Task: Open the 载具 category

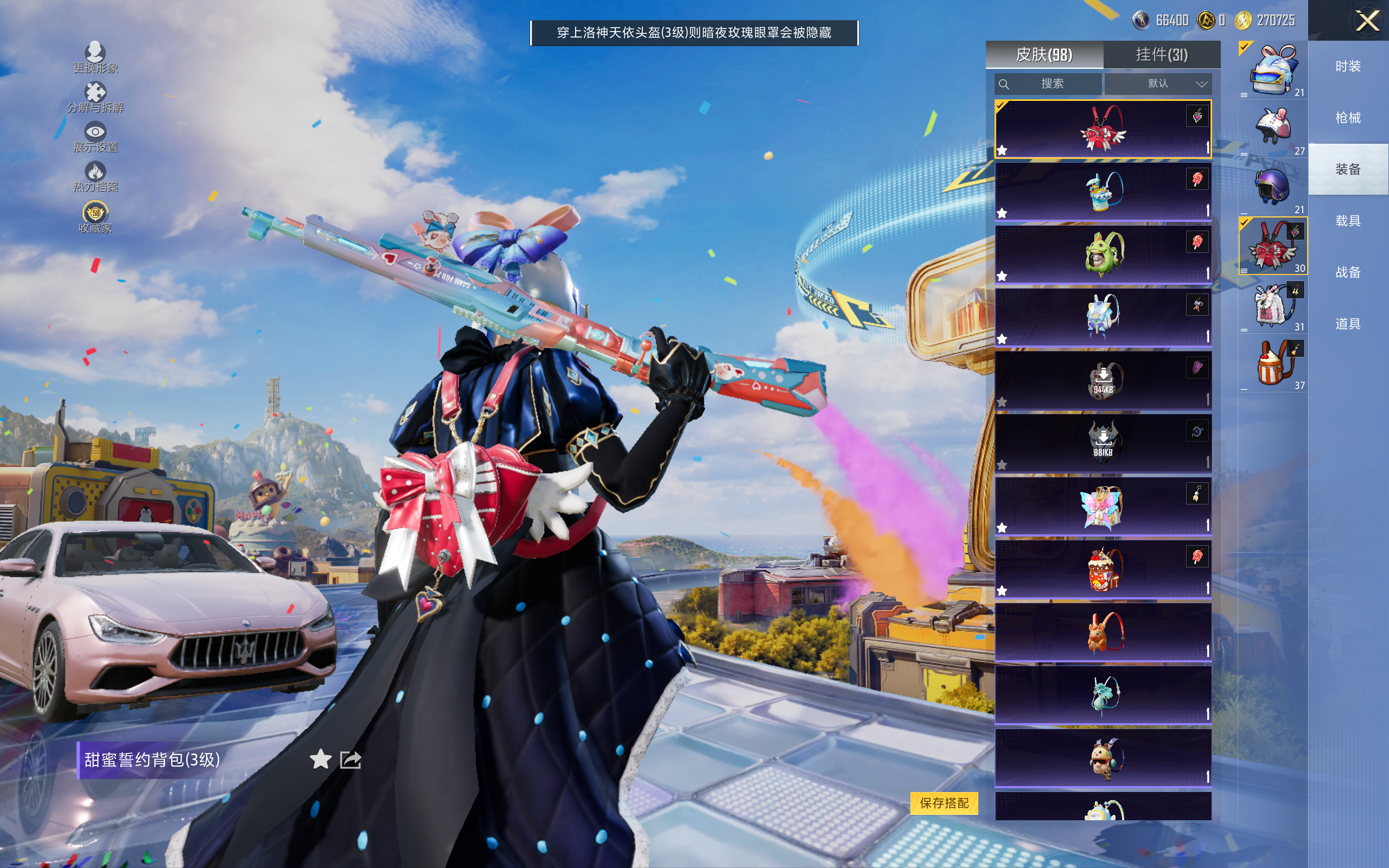Action: (x=1348, y=221)
